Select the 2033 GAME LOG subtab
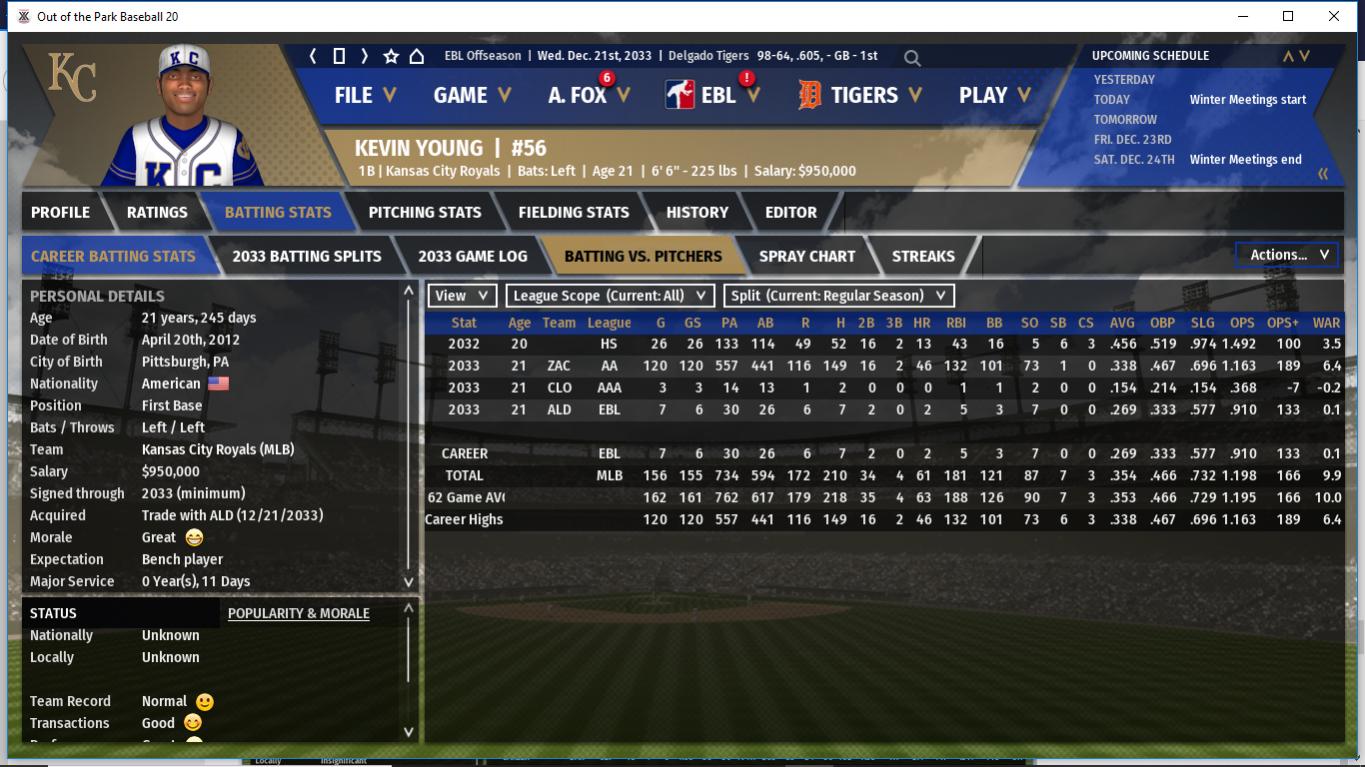The width and height of the screenshot is (1365, 767). point(472,256)
